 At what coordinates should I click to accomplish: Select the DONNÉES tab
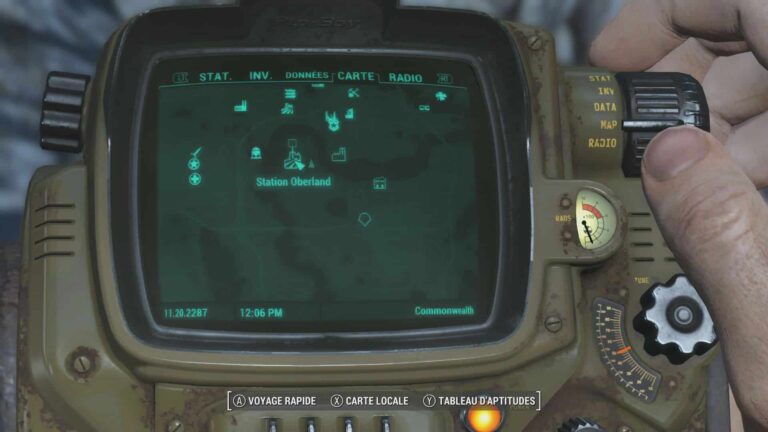[x=306, y=76]
